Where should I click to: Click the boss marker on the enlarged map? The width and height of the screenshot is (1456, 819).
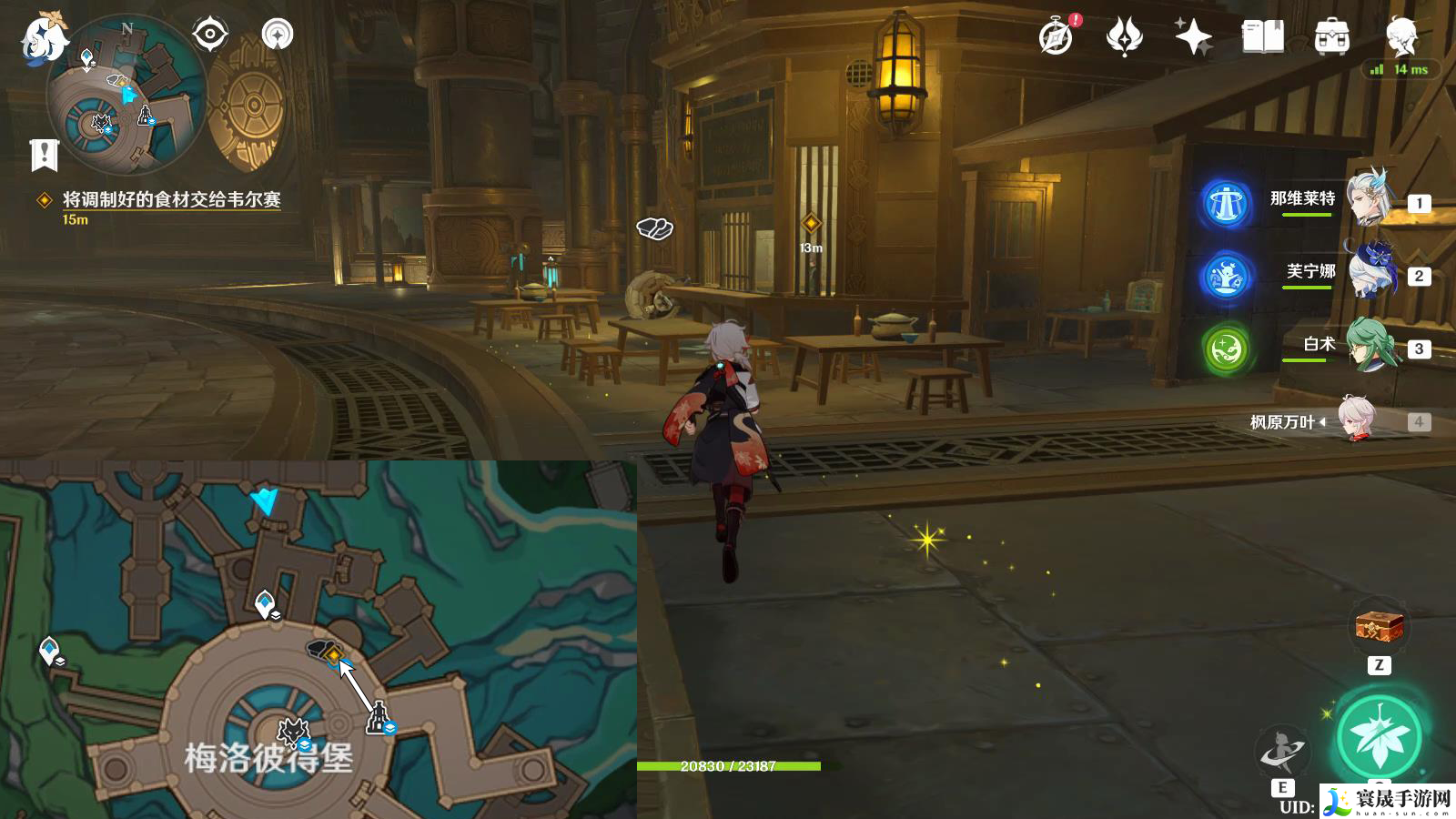coord(293,731)
